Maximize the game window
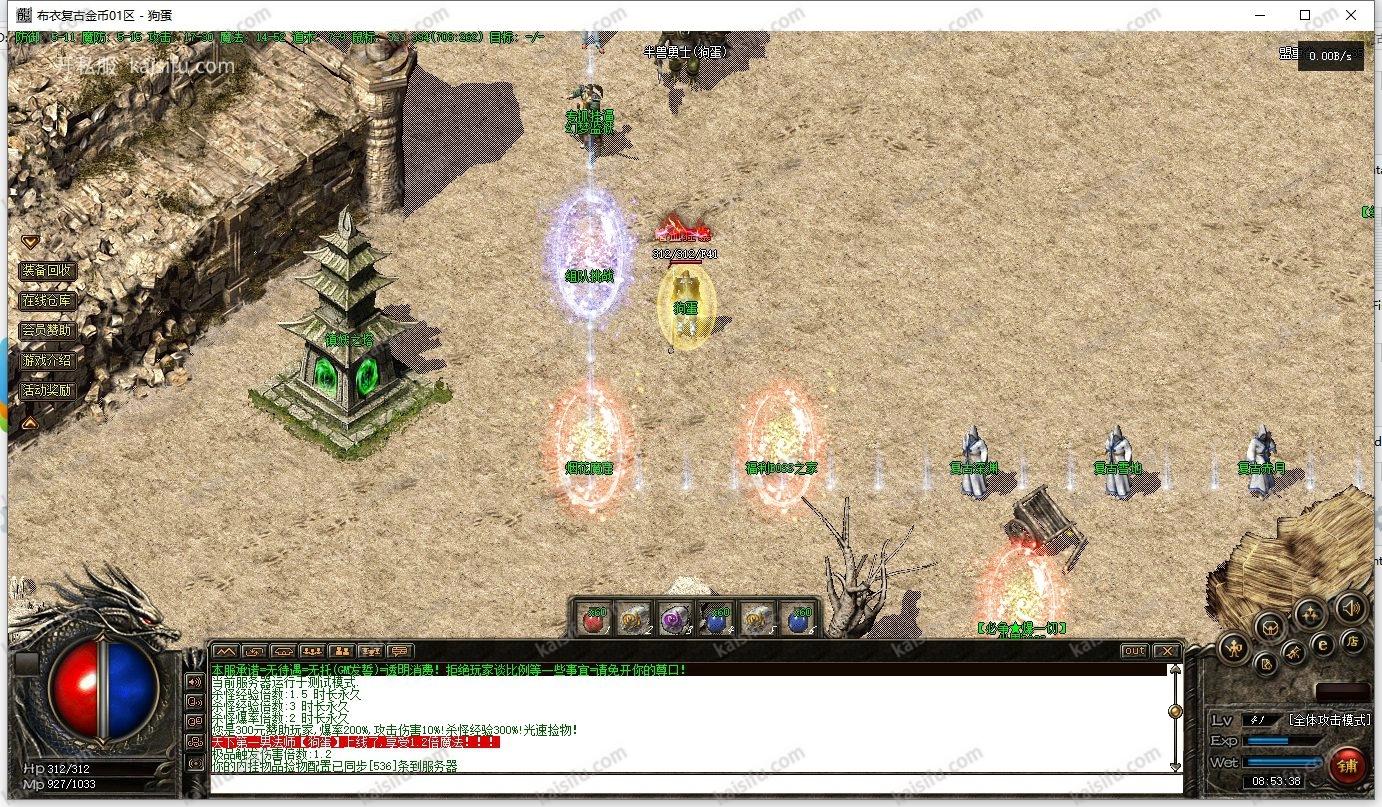 [1305, 15]
